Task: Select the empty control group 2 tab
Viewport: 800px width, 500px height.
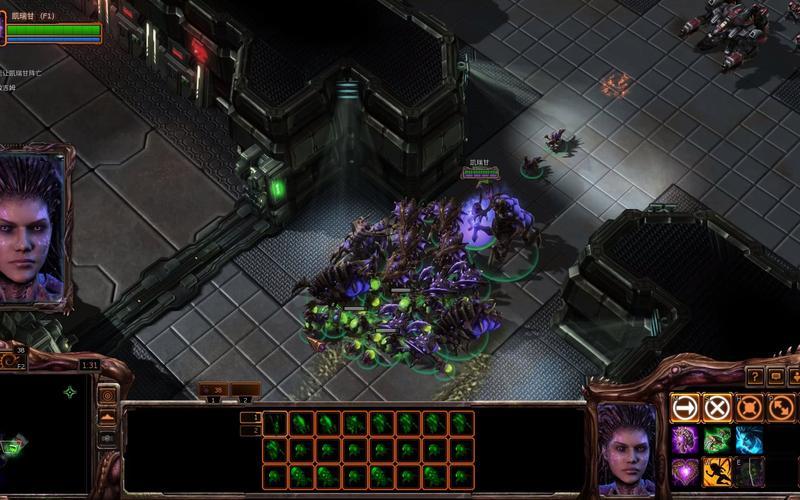Action: tap(243, 389)
